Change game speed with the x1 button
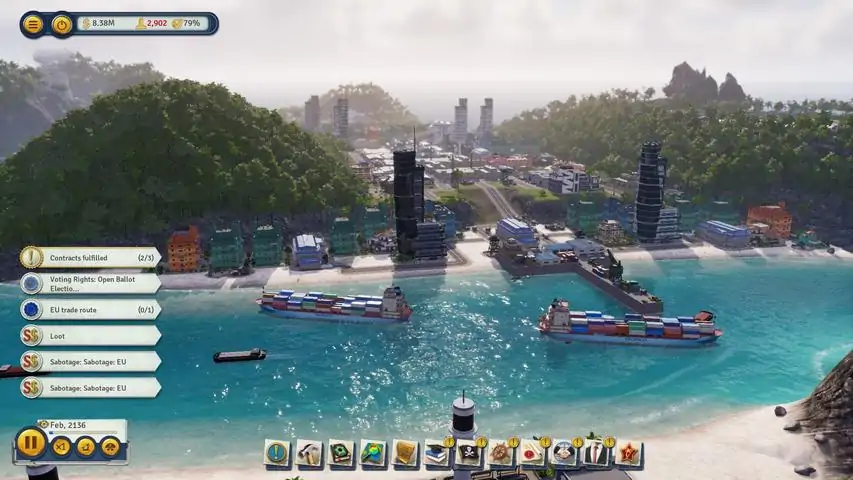Image resolution: width=853 pixels, height=480 pixels. [62, 446]
